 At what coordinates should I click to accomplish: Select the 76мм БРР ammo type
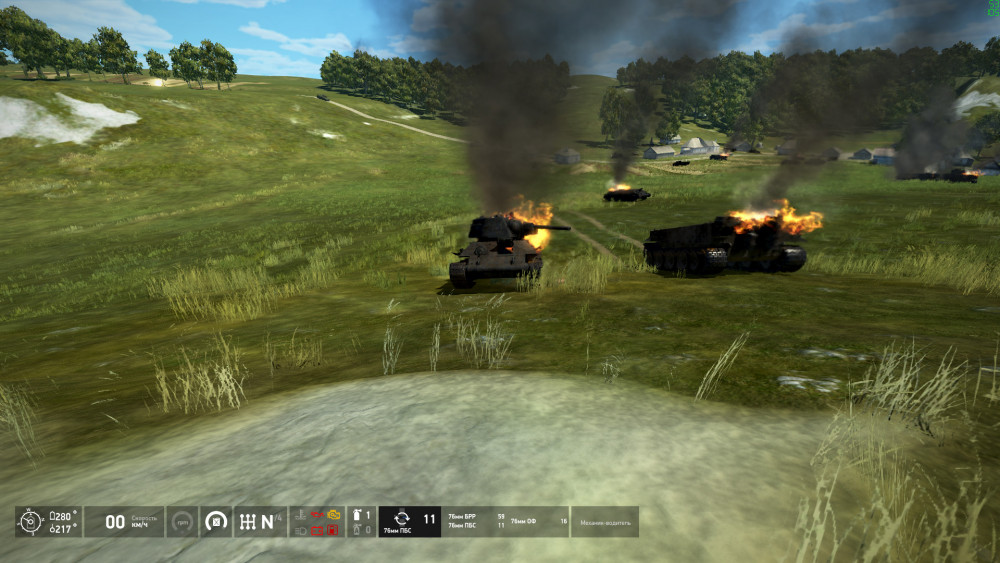tap(463, 516)
